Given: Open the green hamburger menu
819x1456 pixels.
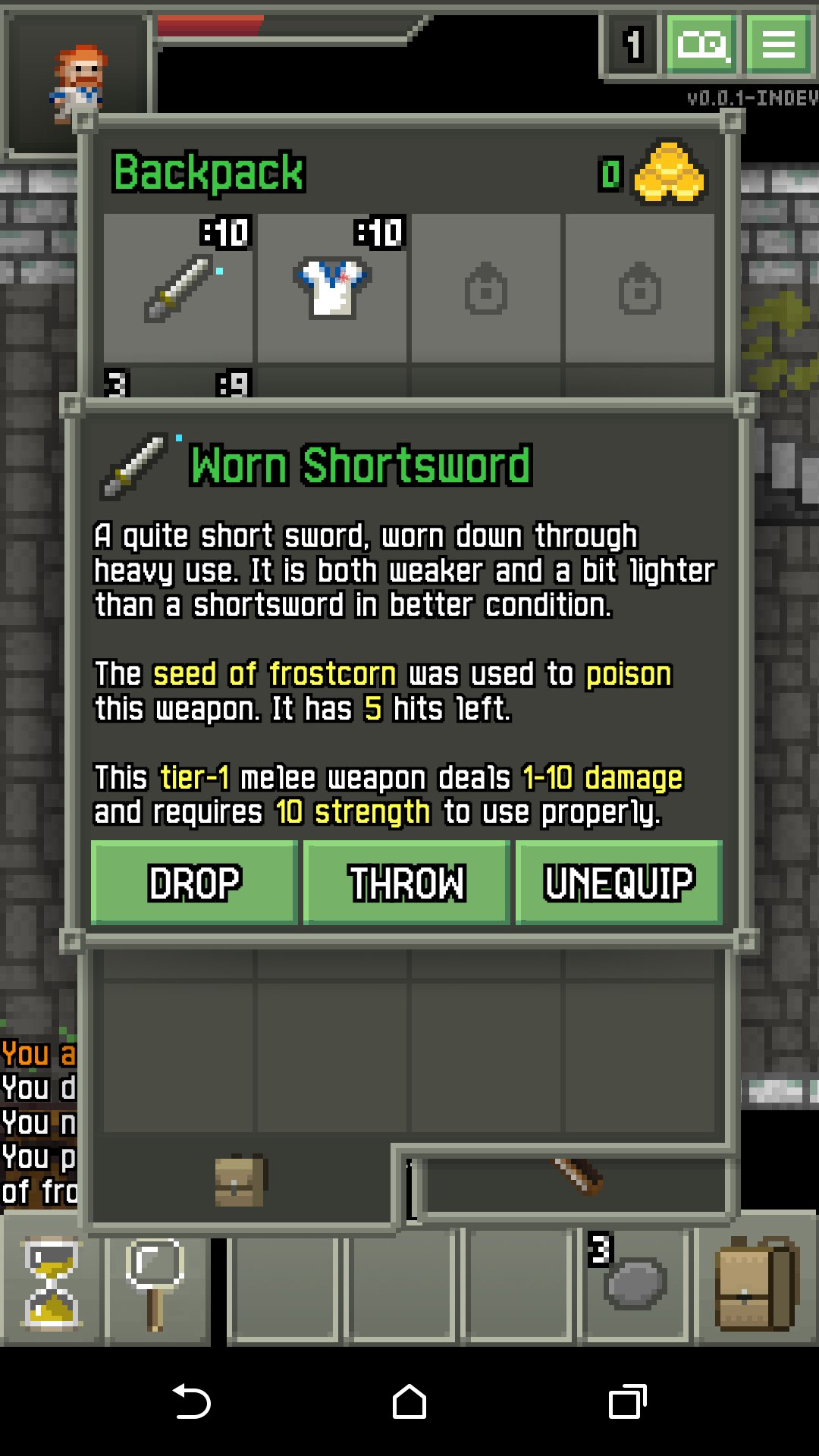Looking at the screenshot, I should (778, 44).
